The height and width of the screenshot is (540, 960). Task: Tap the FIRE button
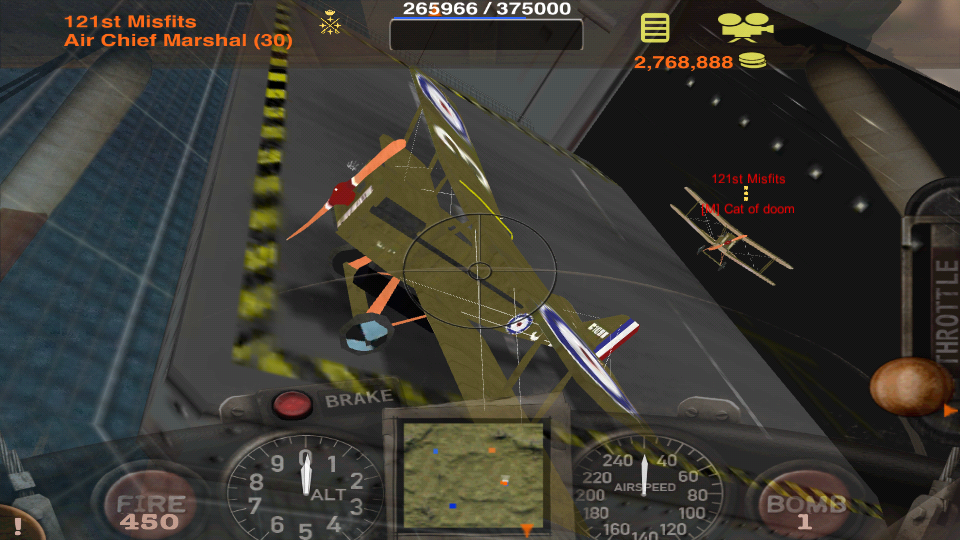click(149, 508)
